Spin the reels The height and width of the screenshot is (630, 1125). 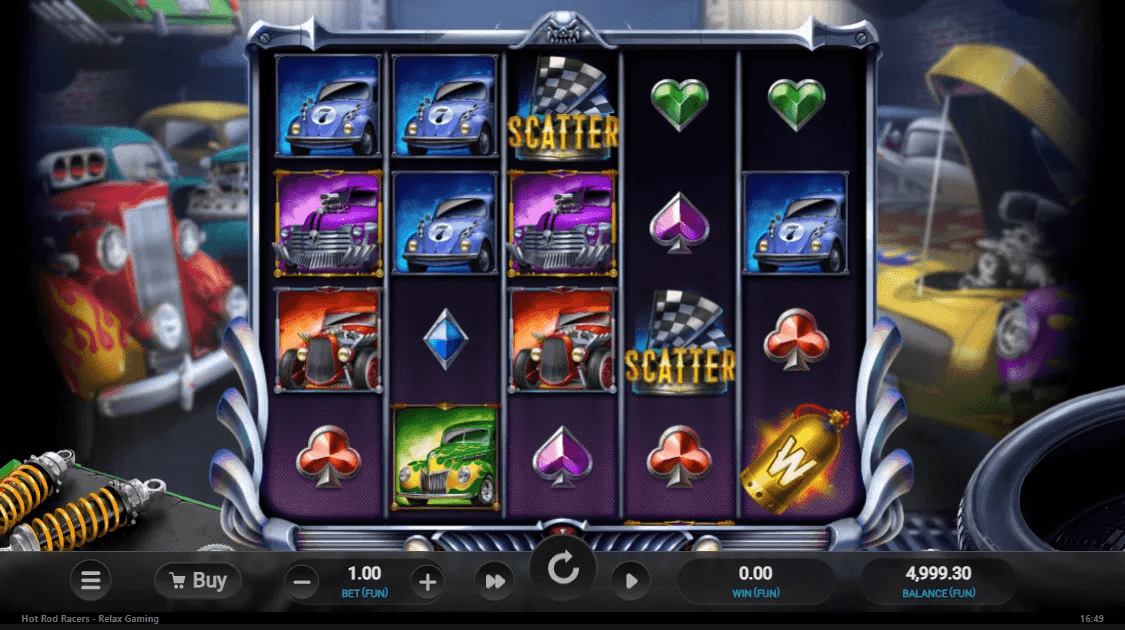563,573
